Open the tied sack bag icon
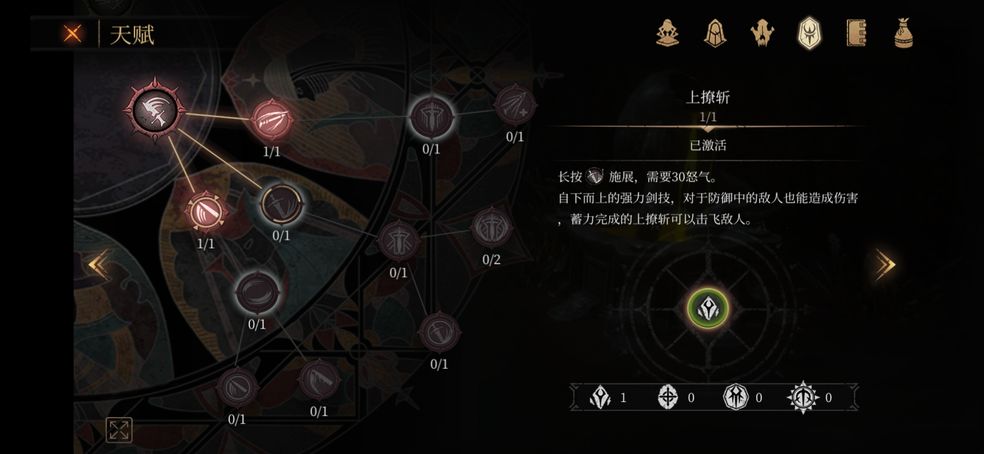This screenshot has height=454, width=984. point(902,33)
